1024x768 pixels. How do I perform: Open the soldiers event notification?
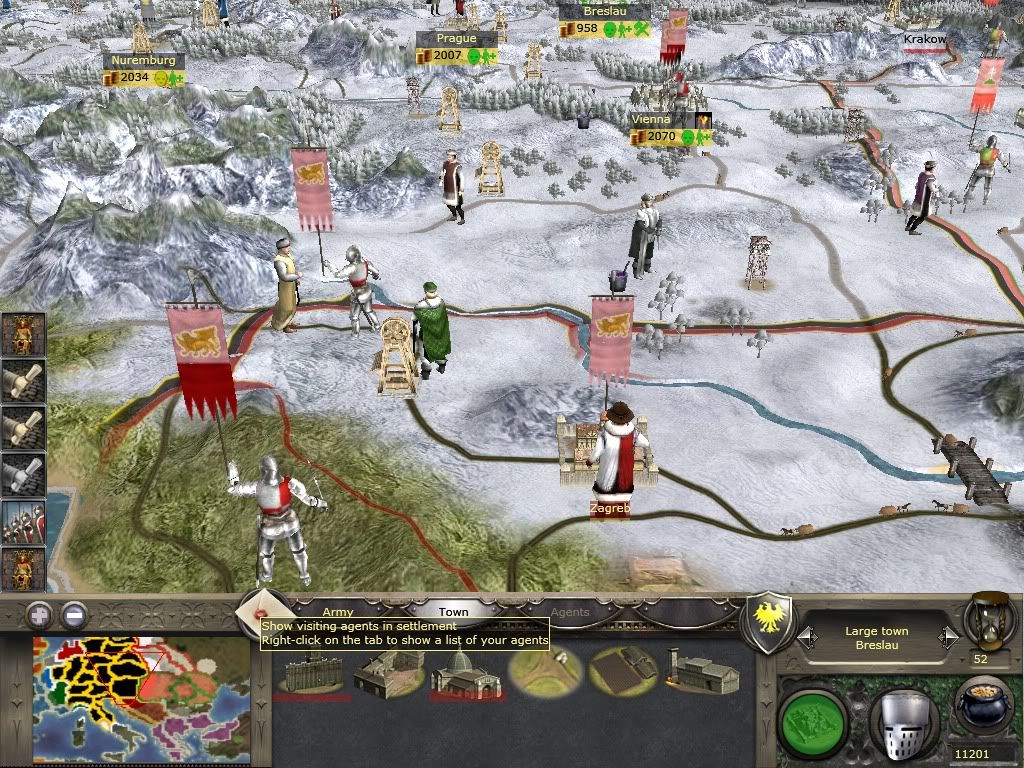[x=23, y=523]
